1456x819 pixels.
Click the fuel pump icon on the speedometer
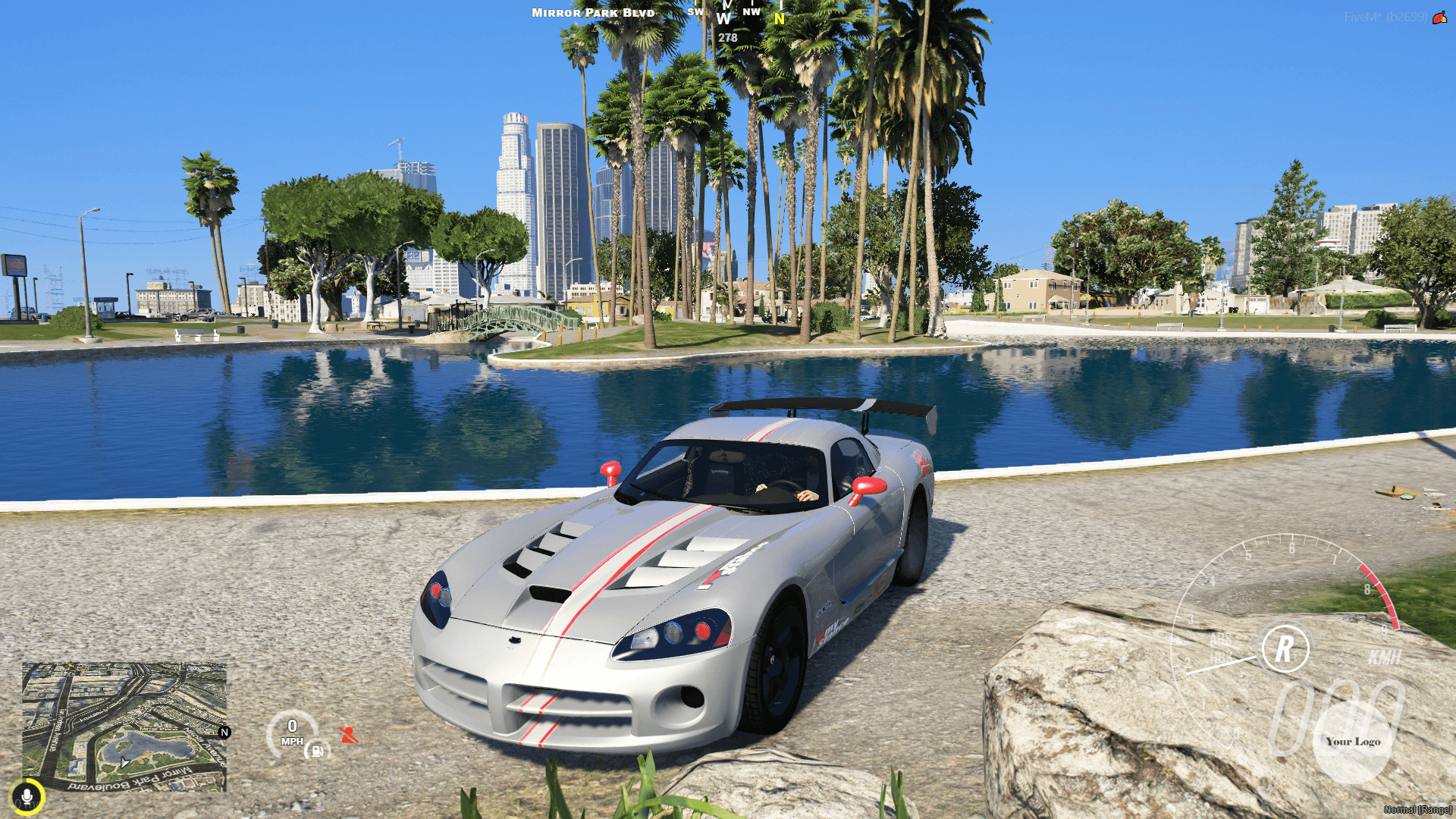pos(315,749)
